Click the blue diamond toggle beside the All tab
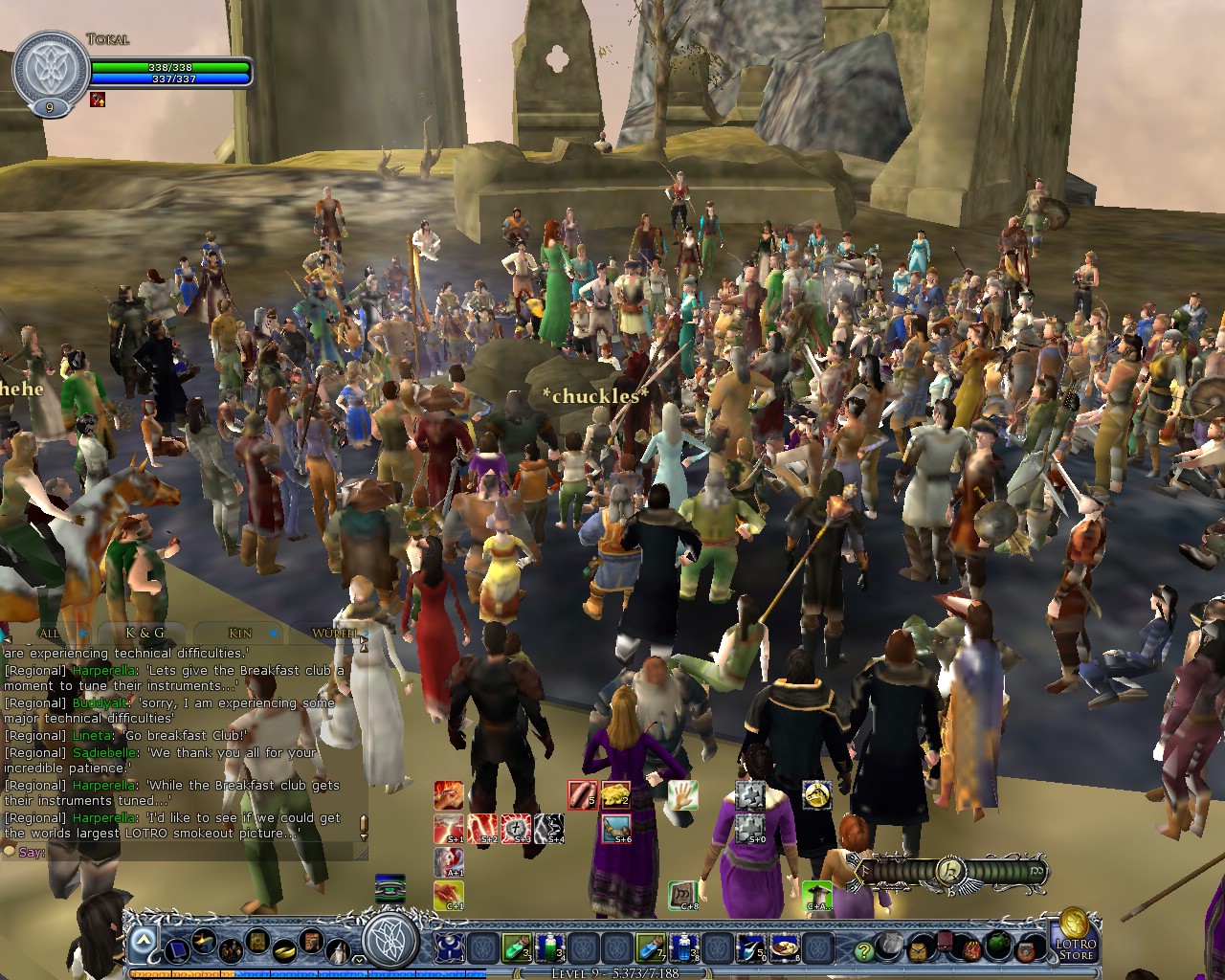Viewport: 1225px width, 980px height. tap(84, 633)
